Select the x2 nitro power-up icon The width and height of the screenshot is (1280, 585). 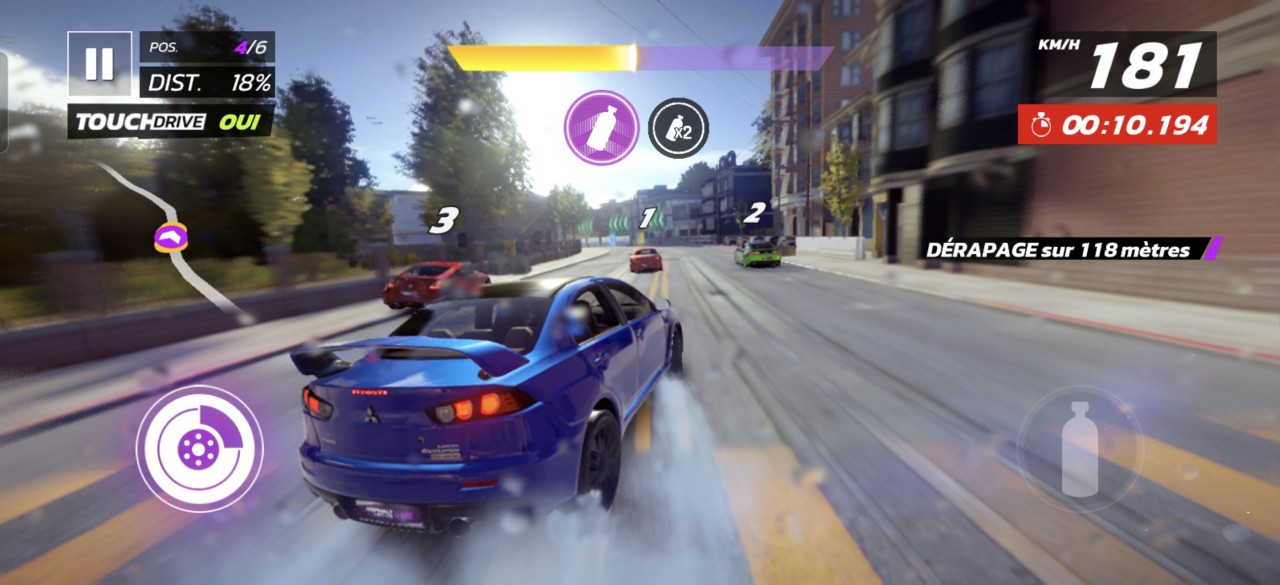tap(678, 128)
